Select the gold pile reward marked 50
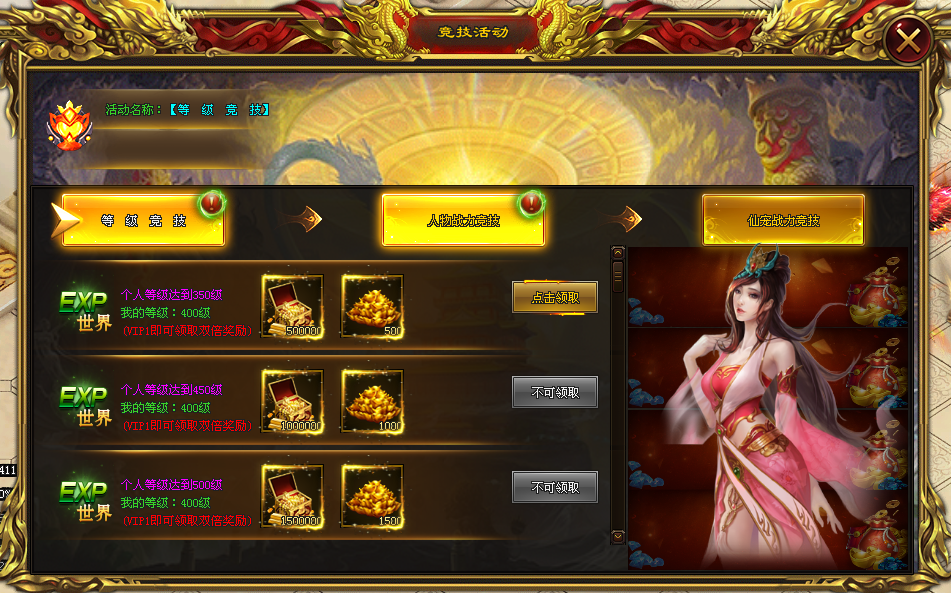 (x=372, y=306)
